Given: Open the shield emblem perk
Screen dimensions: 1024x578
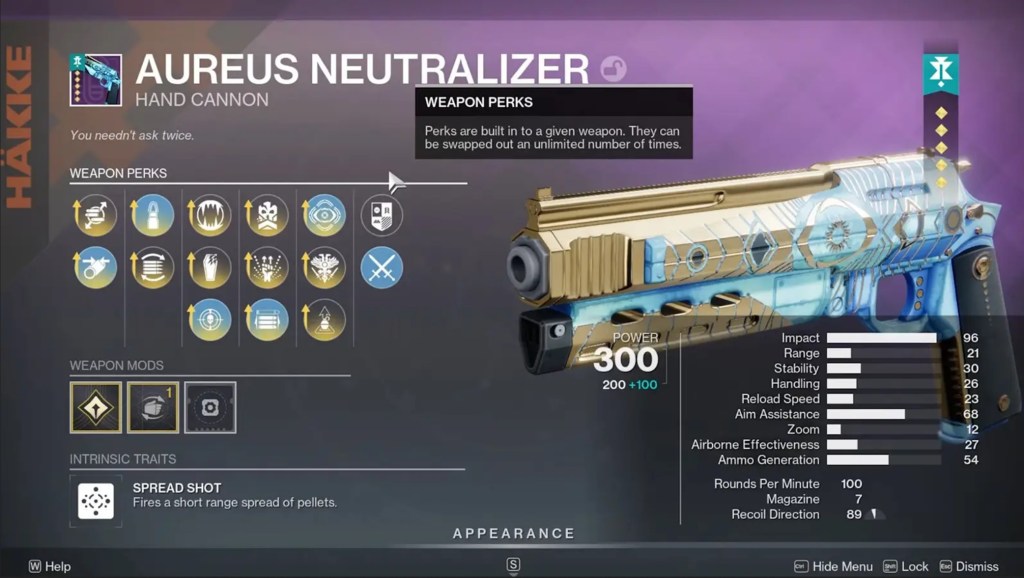Looking at the screenshot, I should [382, 215].
